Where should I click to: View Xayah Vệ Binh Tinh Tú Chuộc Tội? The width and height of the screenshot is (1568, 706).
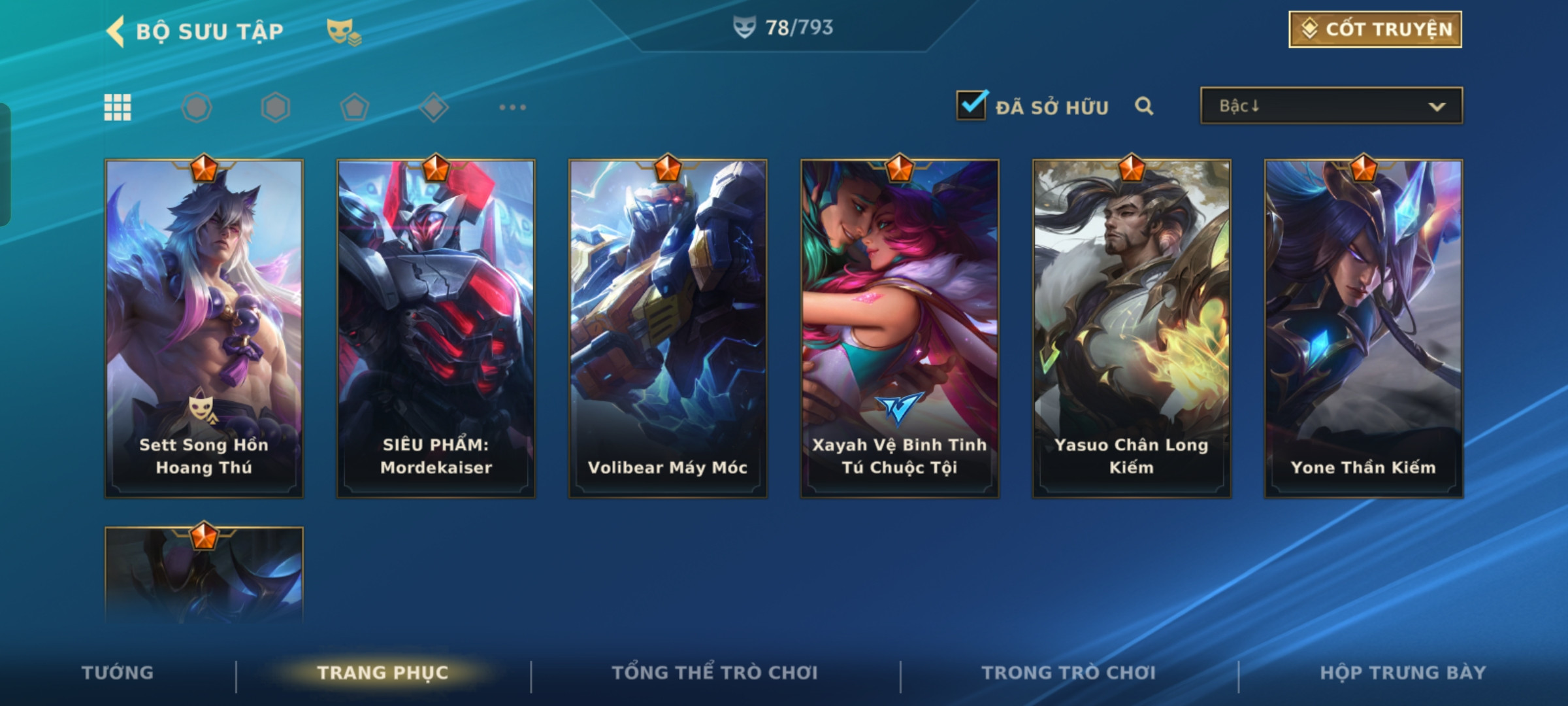pyautogui.click(x=900, y=328)
